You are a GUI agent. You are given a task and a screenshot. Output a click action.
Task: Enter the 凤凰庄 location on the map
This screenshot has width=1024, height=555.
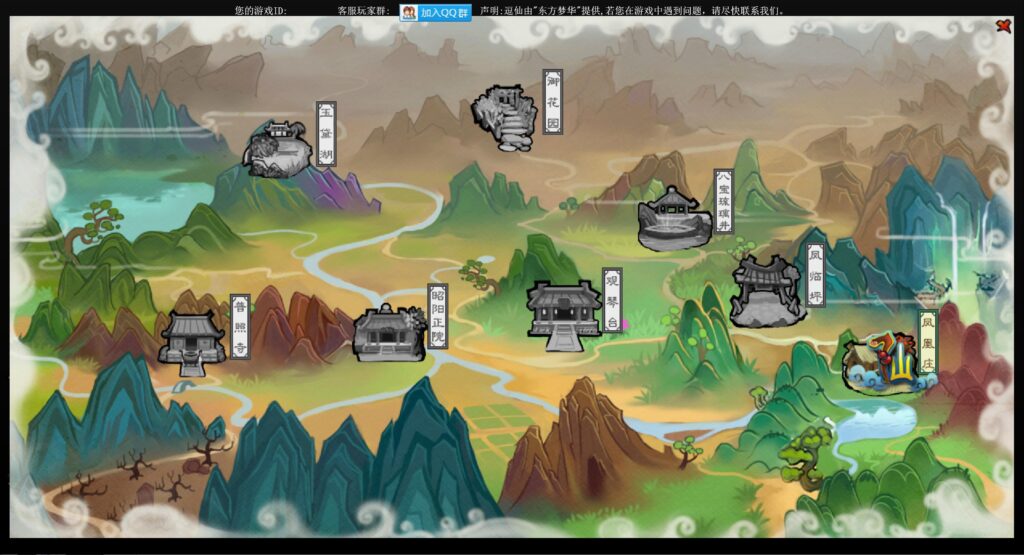[880, 363]
